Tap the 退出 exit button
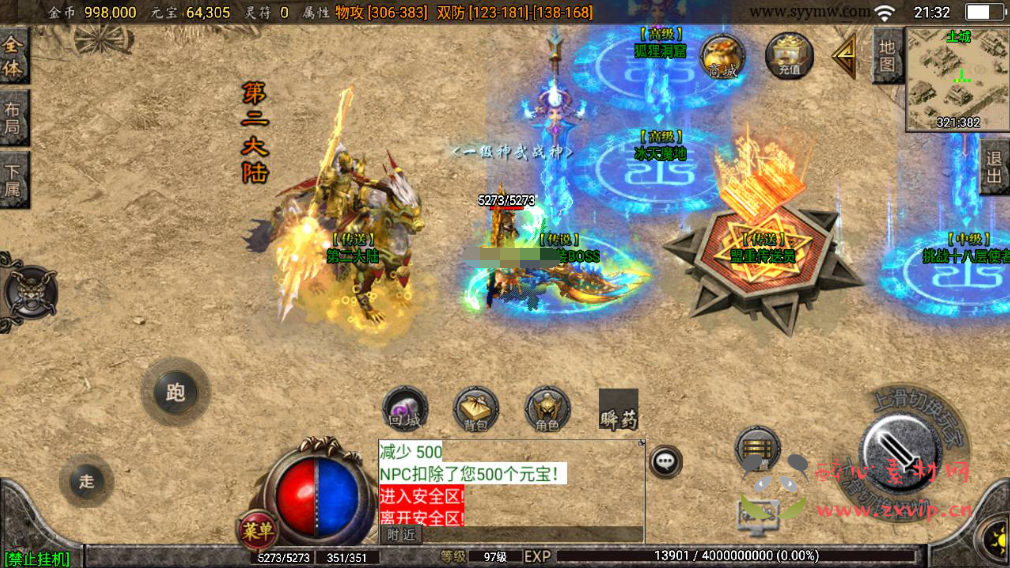The width and height of the screenshot is (1010, 568). (994, 170)
